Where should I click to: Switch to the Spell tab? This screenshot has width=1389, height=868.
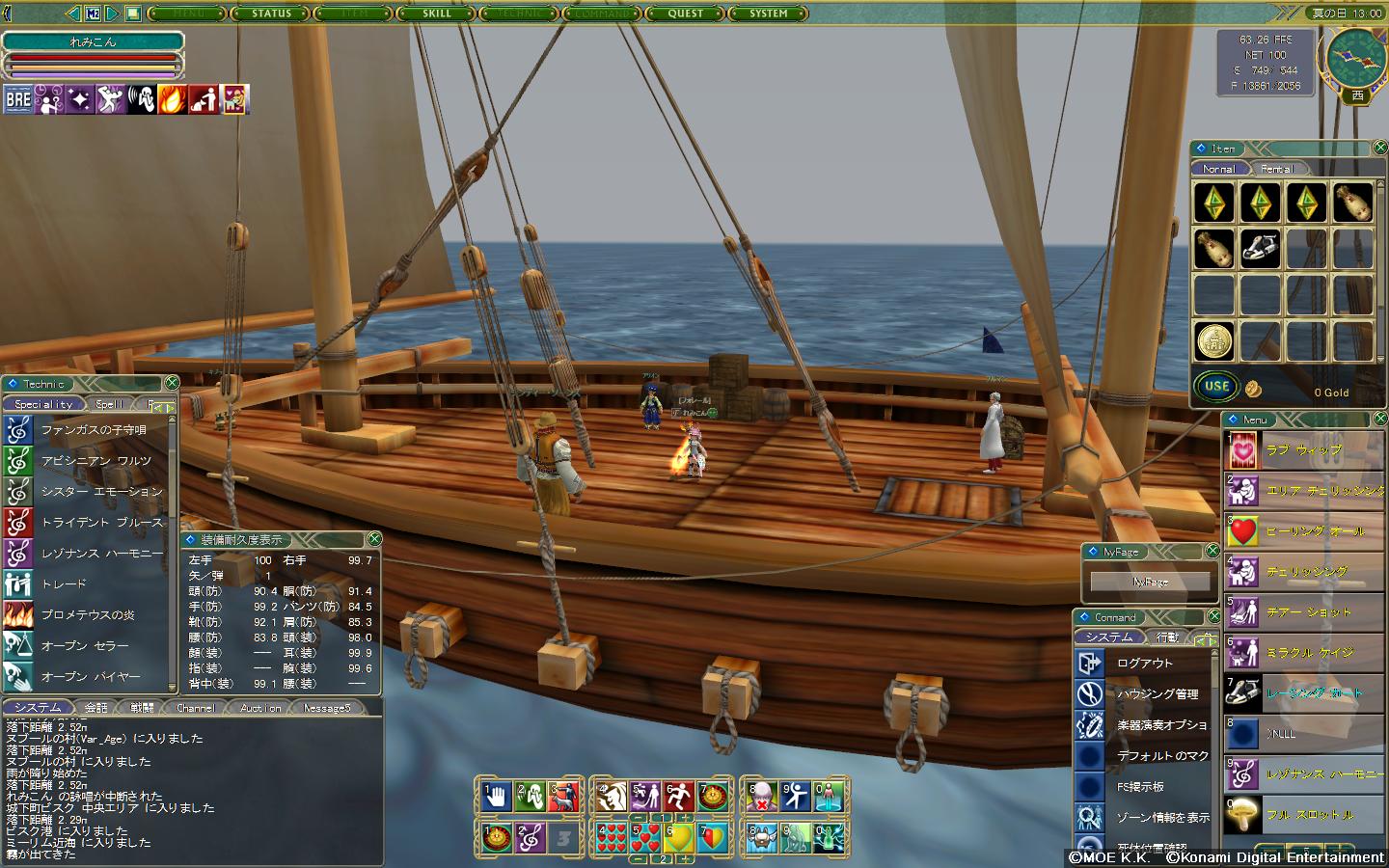[x=109, y=404]
